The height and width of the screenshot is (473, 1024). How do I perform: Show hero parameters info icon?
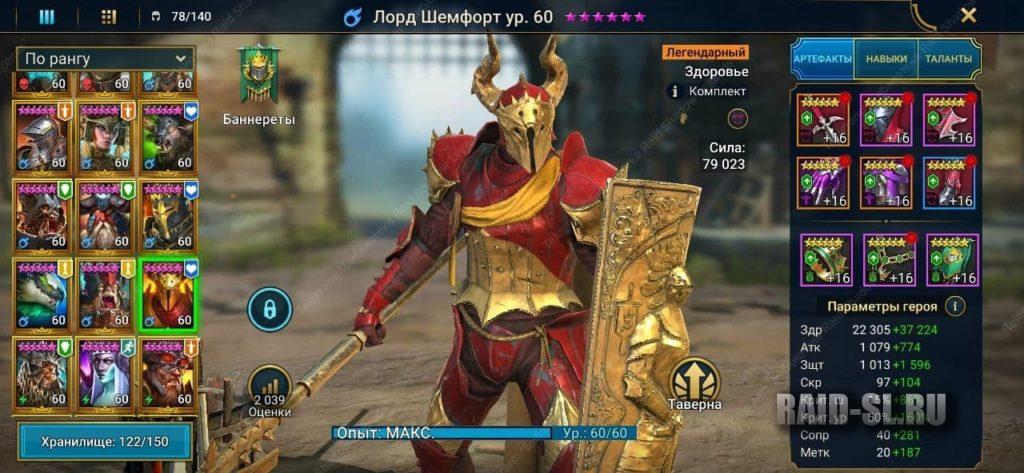point(956,306)
